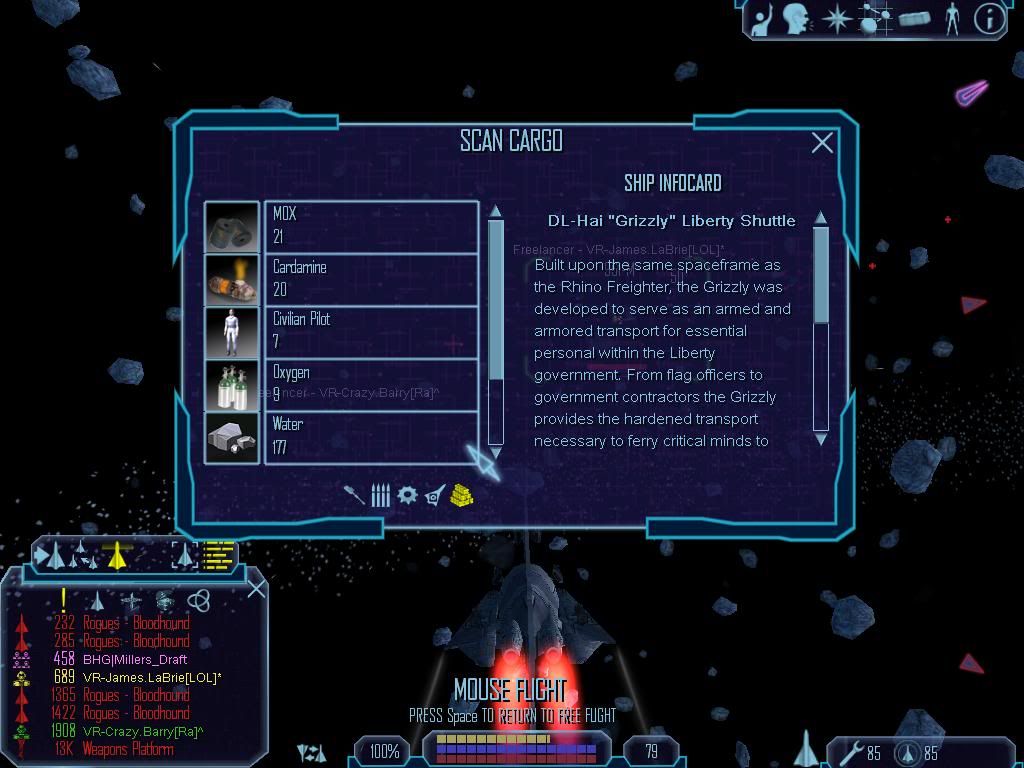Select the Oxygen cargo row
The width and height of the screenshot is (1024, 768).
coord(370,384)
